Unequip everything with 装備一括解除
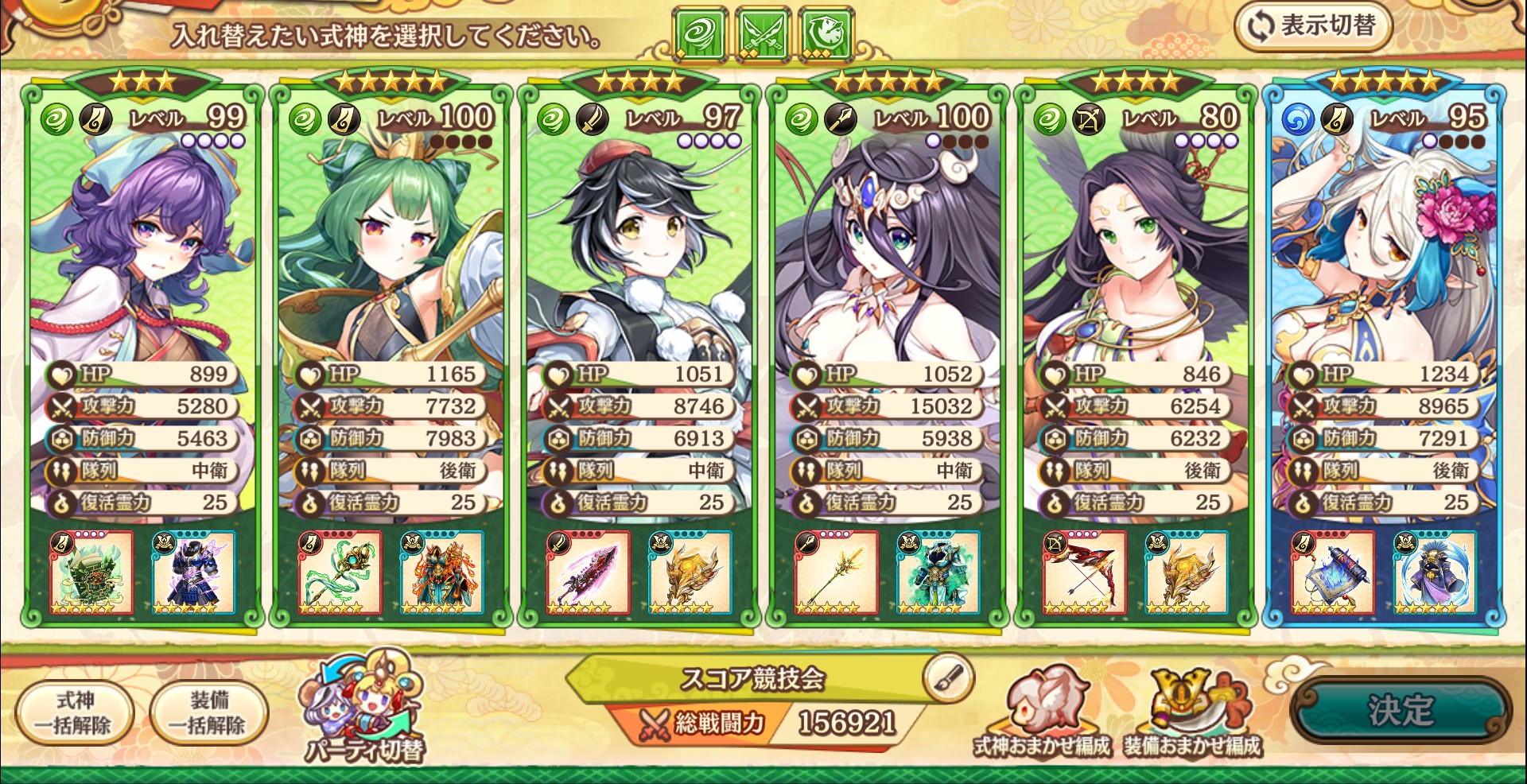Screen dimensions: 1527x784 coord(209,712)
